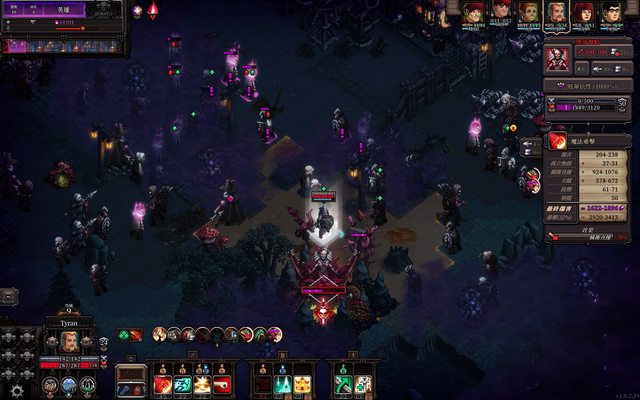Click the boss skull portrait panel
This screenshot has height=400, width=640.
pyautogui.click(x=557, y=55)
